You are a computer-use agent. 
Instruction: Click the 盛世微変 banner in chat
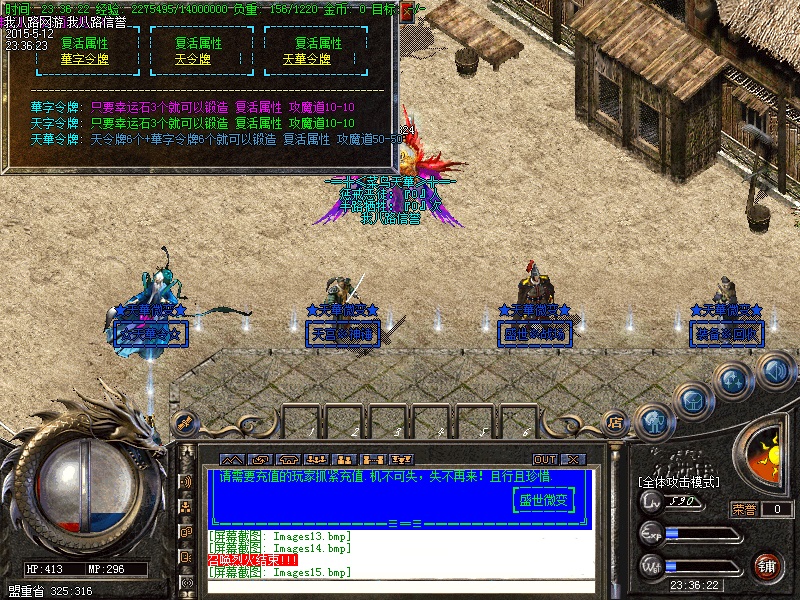pyautogui.click(x=545, y=500)
